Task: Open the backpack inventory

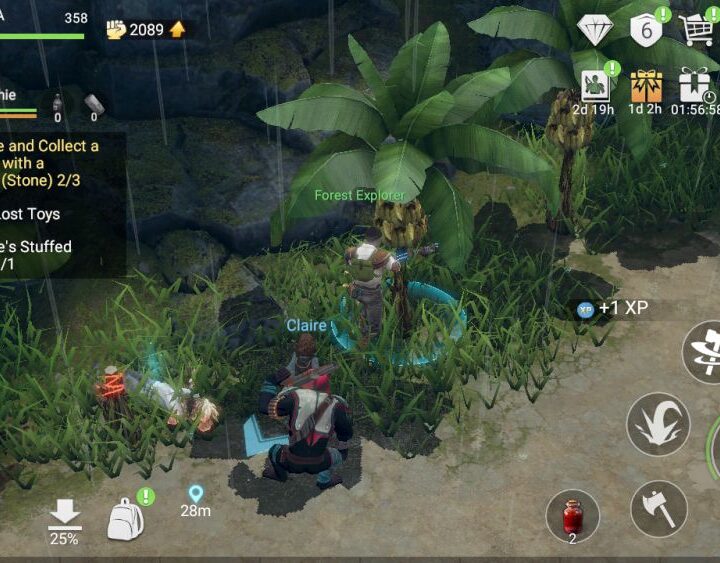Action: (x=125, y=518)
